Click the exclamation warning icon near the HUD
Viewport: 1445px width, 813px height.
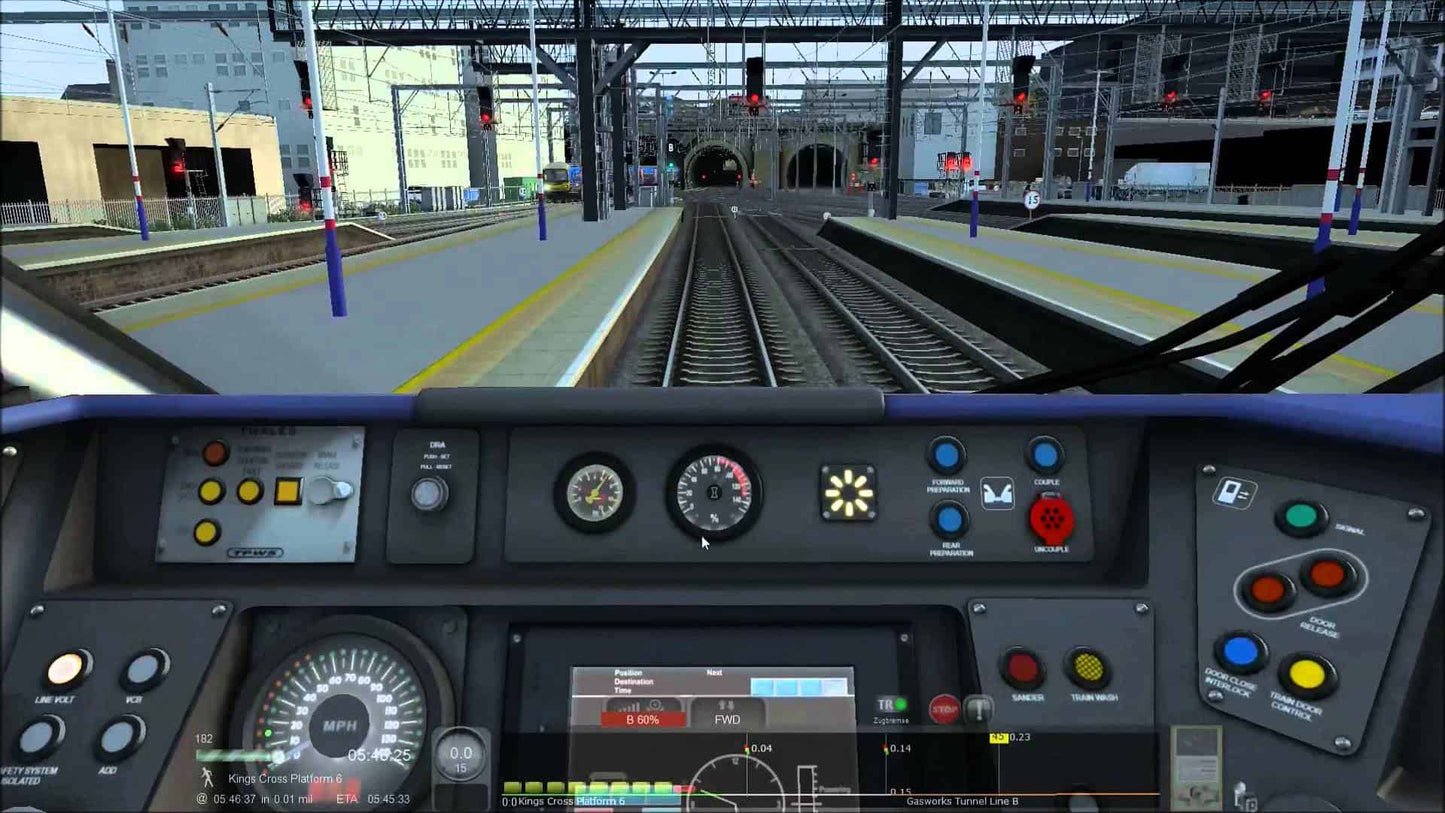pyautogui.click(x=978, y=710)
